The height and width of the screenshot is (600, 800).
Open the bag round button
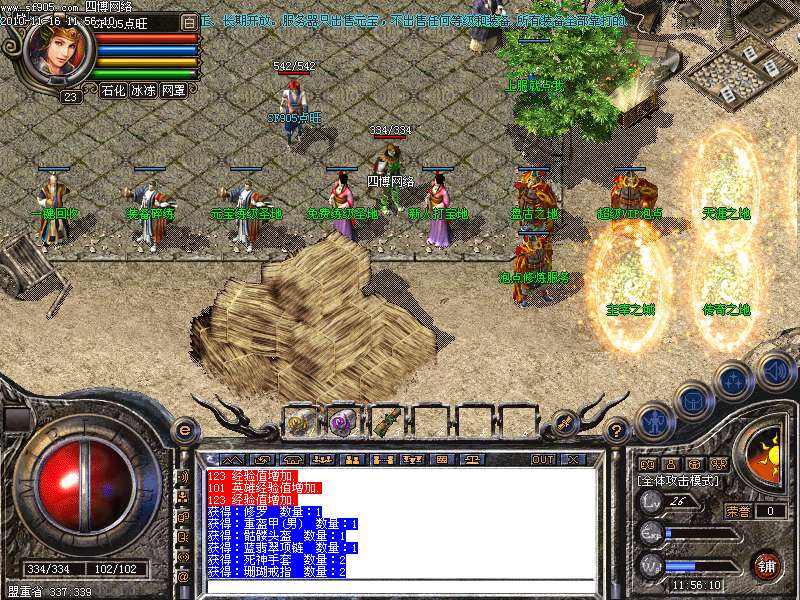tap(693, 400)
